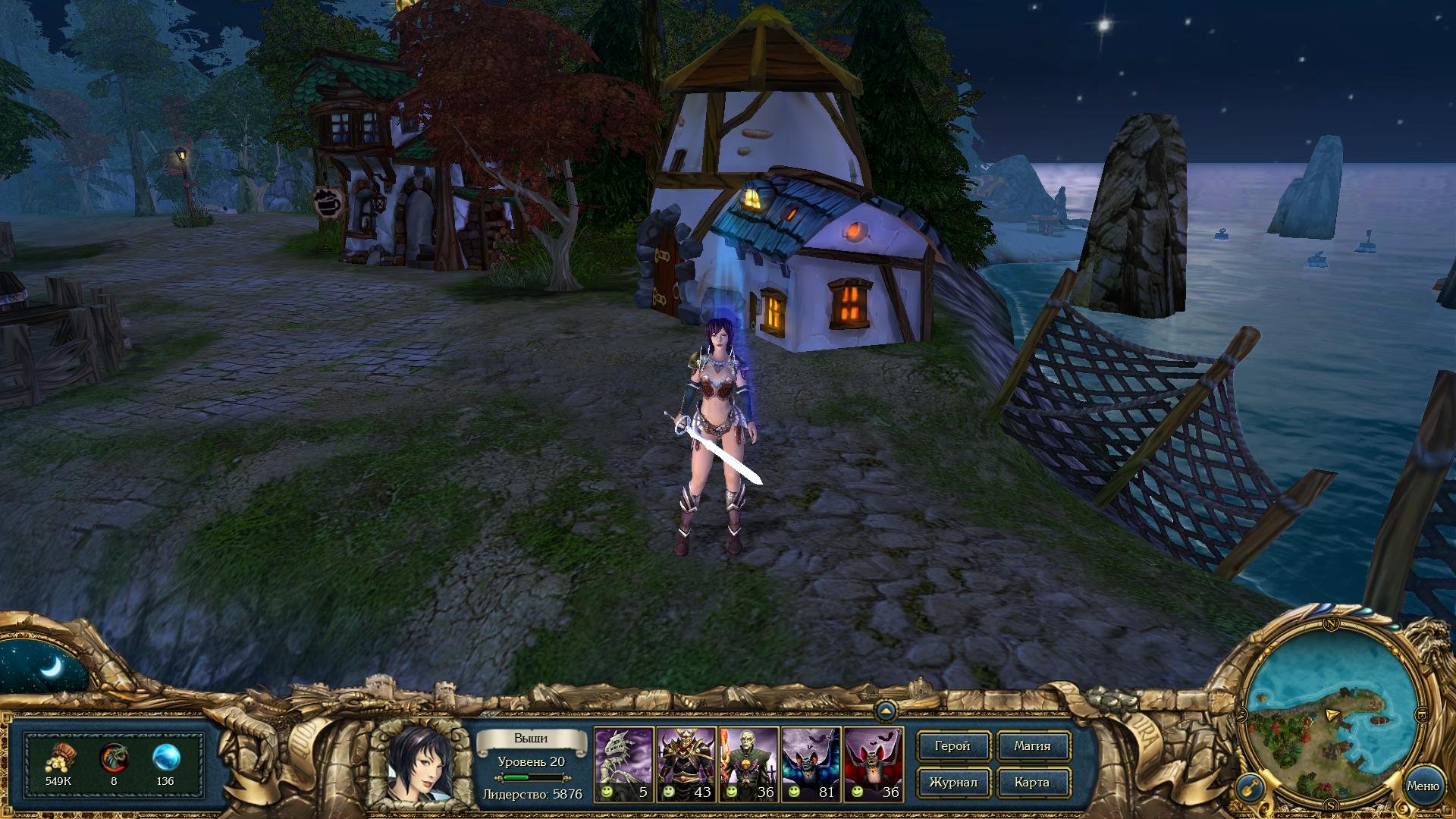The width and height of the screenshot is (1456, 819).
Task: Open the Магия spellbook
Action: click(1032, 746)
